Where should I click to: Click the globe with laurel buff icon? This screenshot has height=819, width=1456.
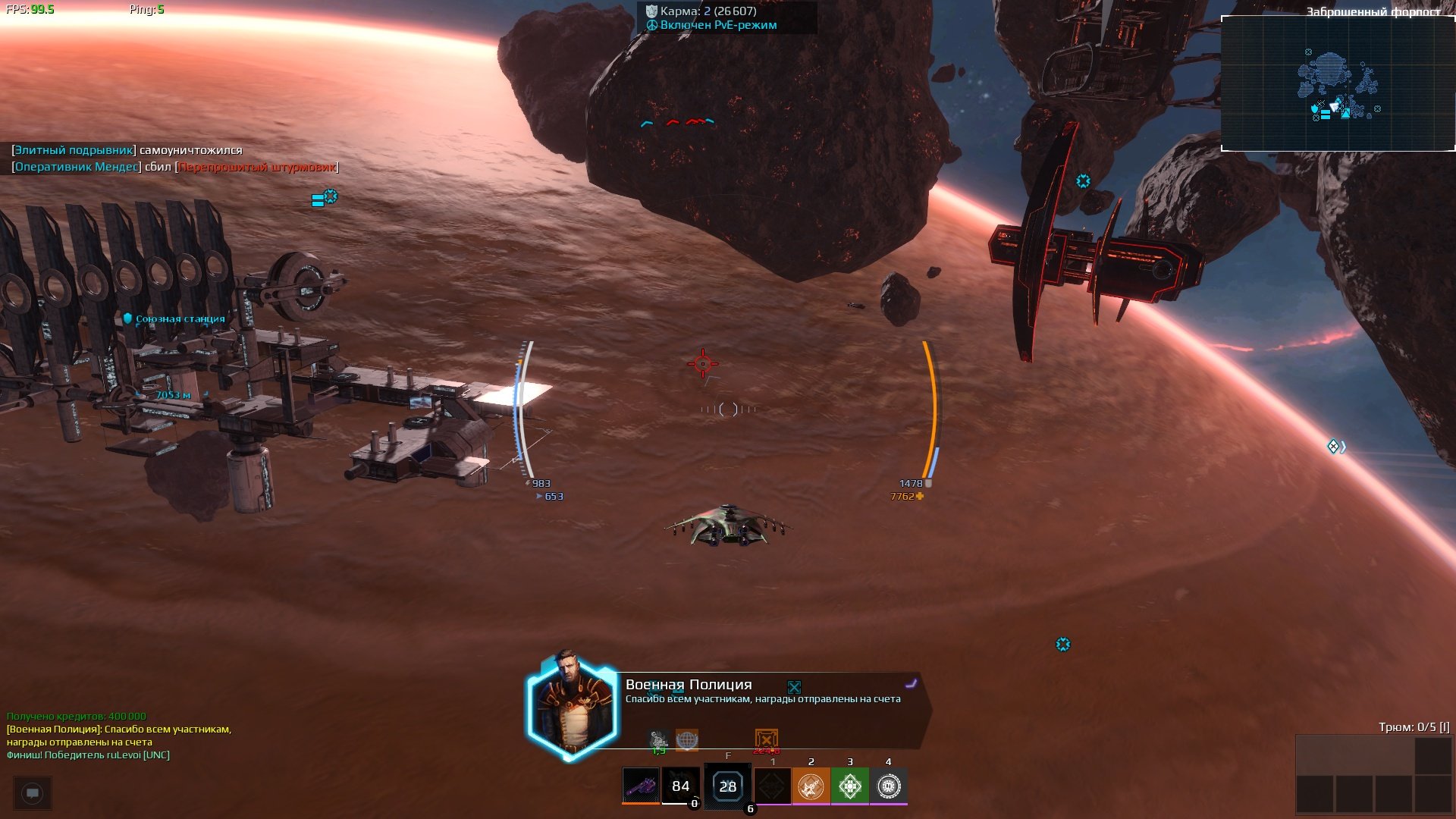(686, 739)
